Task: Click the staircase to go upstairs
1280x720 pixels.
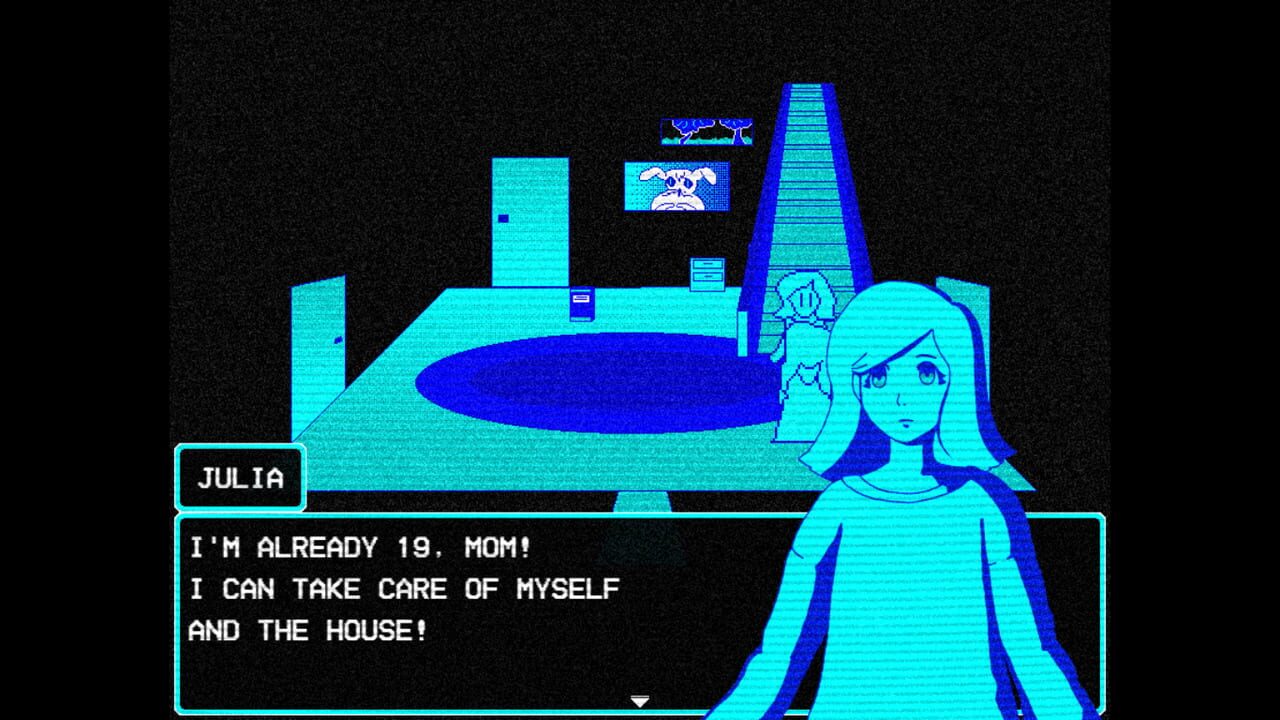Action: pos(810,180)
